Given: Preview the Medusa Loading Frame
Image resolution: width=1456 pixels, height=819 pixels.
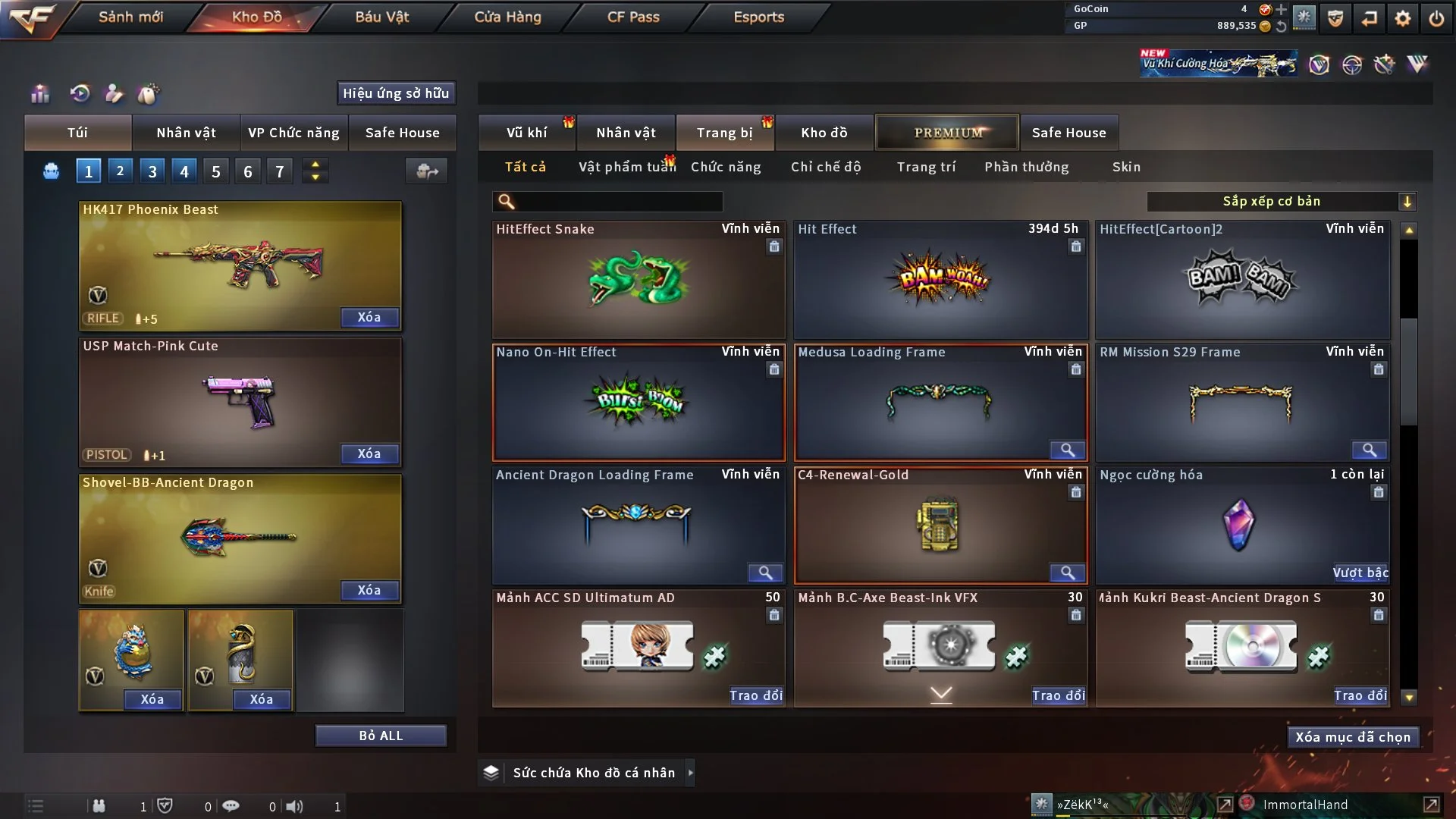Looking at the screenshot, I should click(x=1067, y=450).
